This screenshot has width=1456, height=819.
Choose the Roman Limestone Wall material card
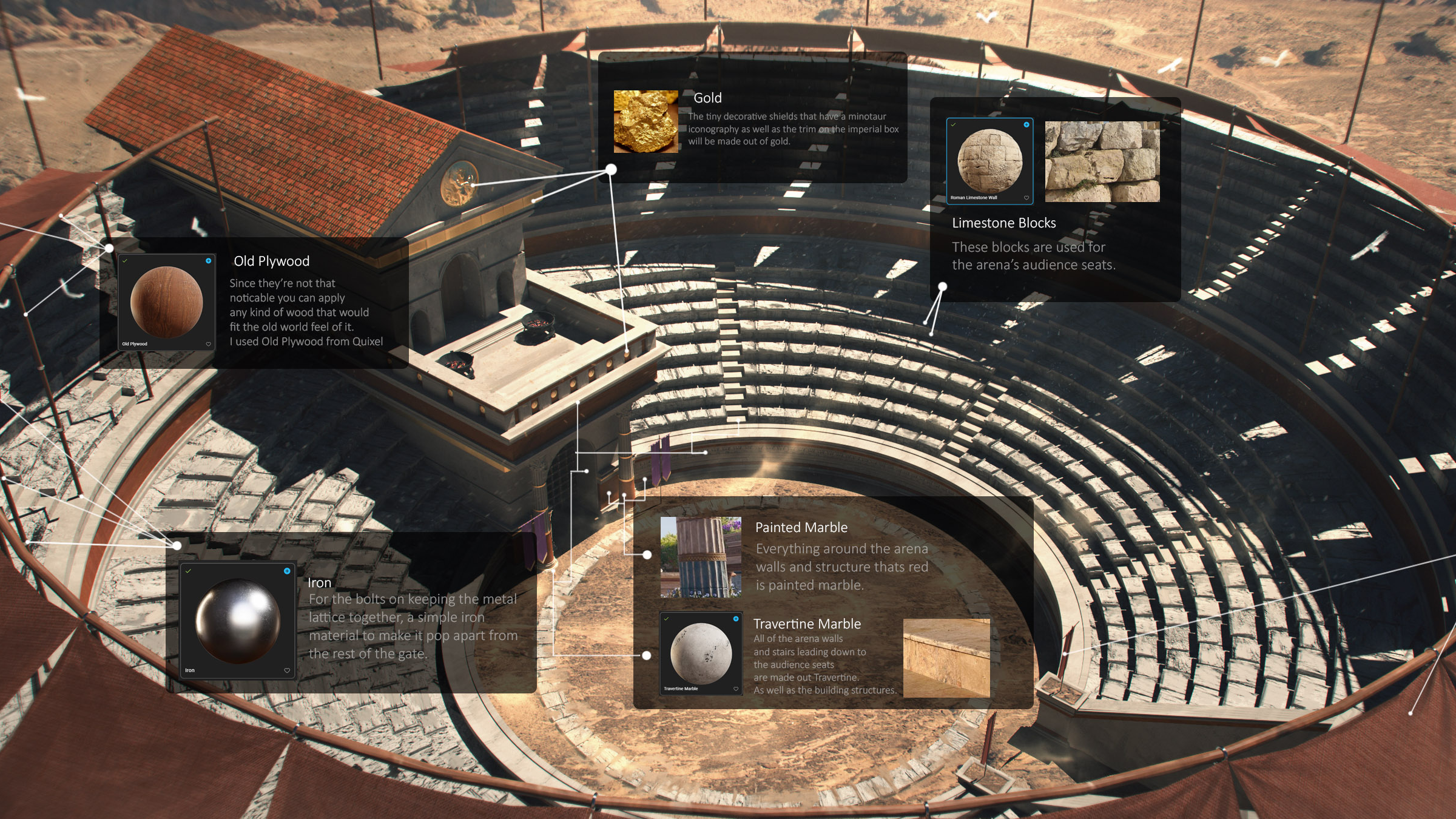(989, 161)
